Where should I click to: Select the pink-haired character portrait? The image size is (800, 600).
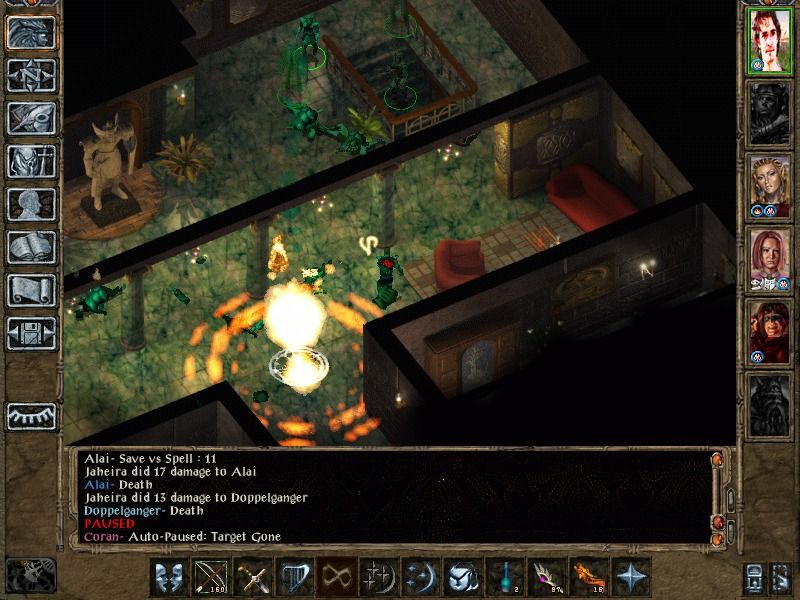[769, 258]
